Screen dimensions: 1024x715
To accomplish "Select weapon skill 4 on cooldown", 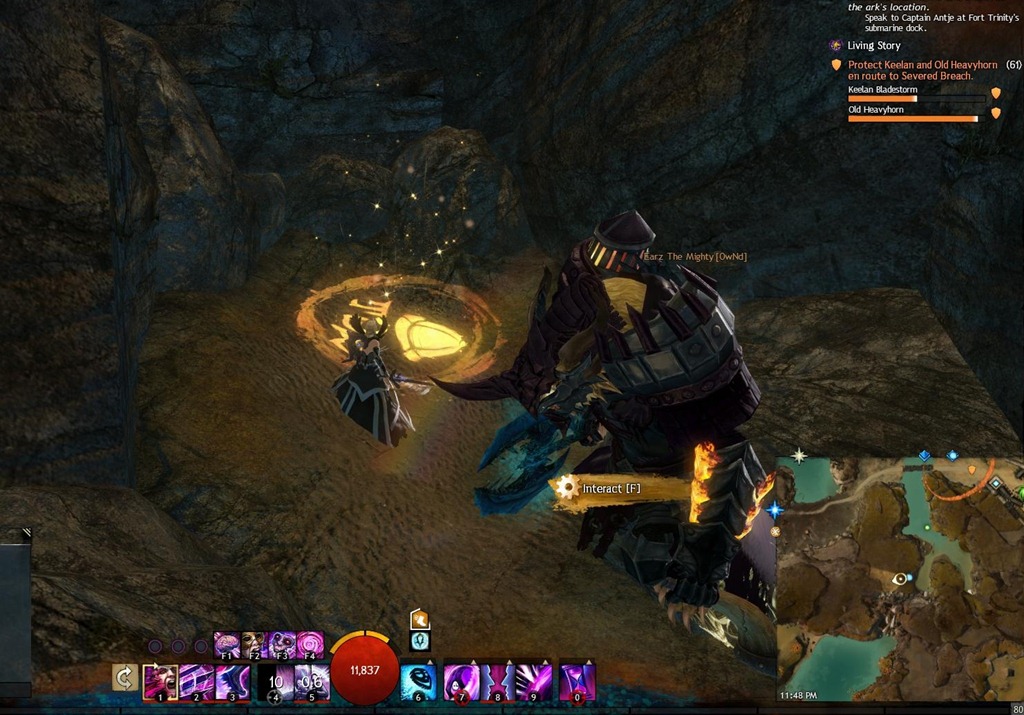I will (275, 681).
